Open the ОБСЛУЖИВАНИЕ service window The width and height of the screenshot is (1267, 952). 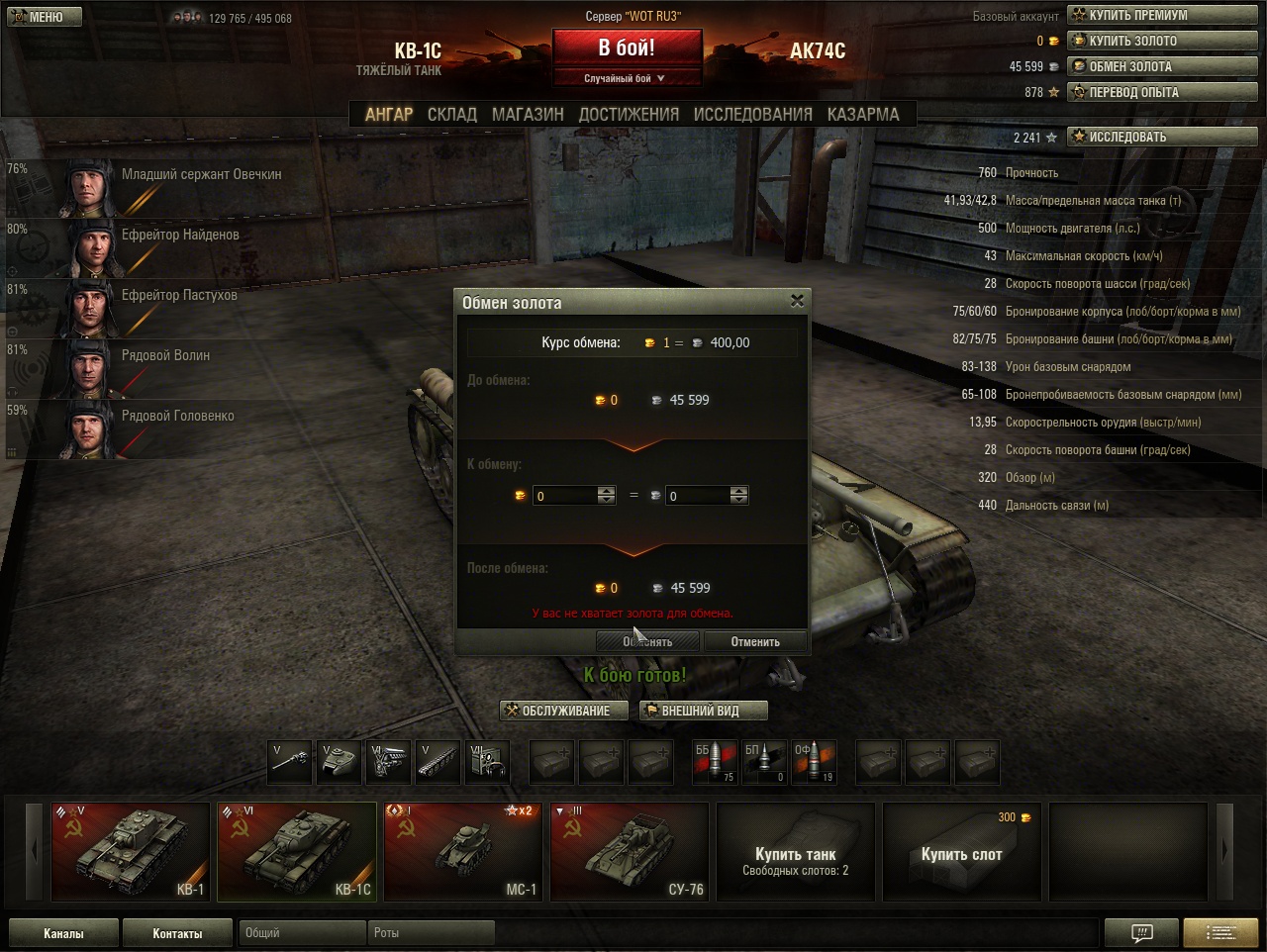point(564,711)
